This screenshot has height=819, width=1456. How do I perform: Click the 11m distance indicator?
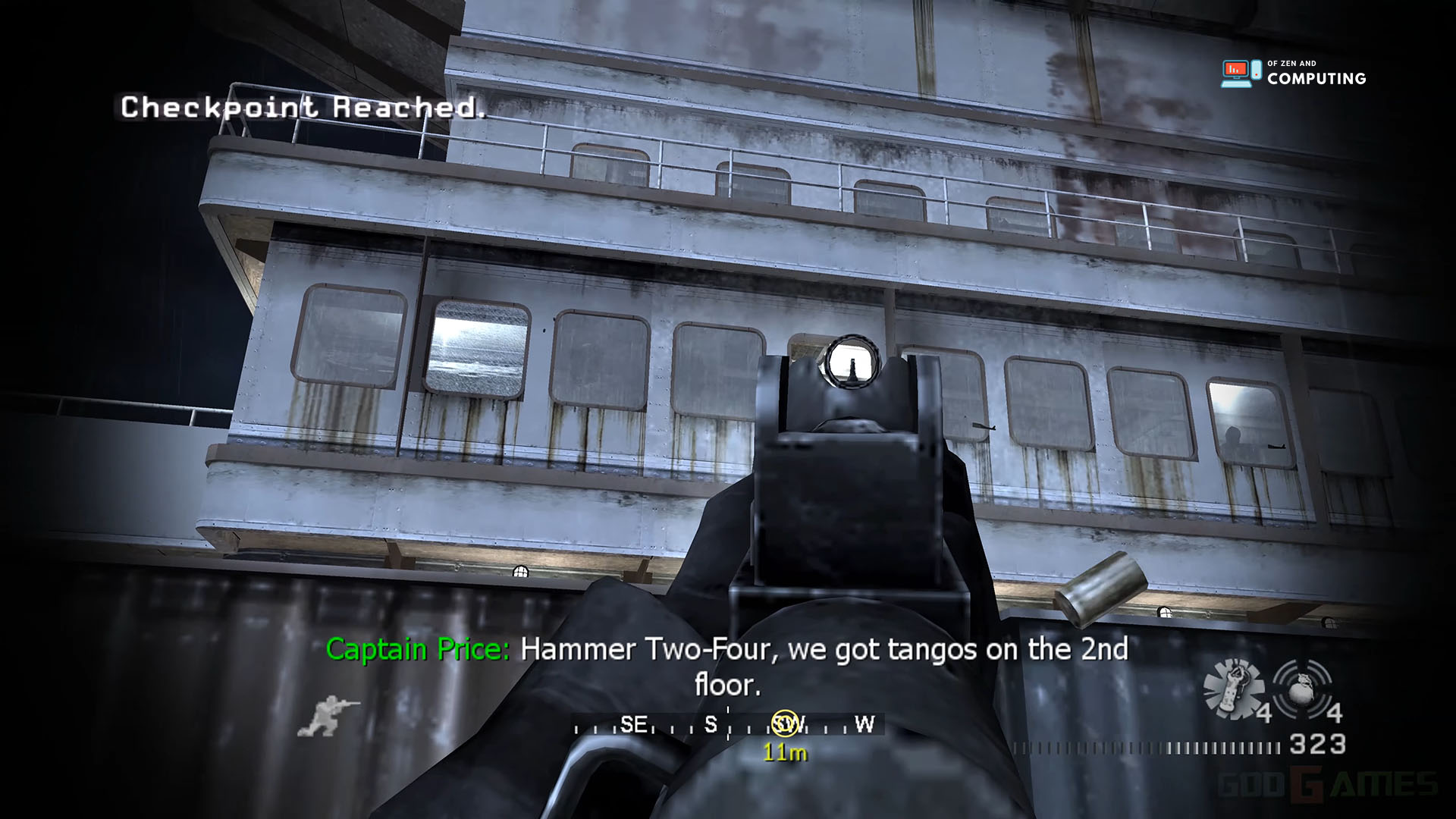click(786, 752)
